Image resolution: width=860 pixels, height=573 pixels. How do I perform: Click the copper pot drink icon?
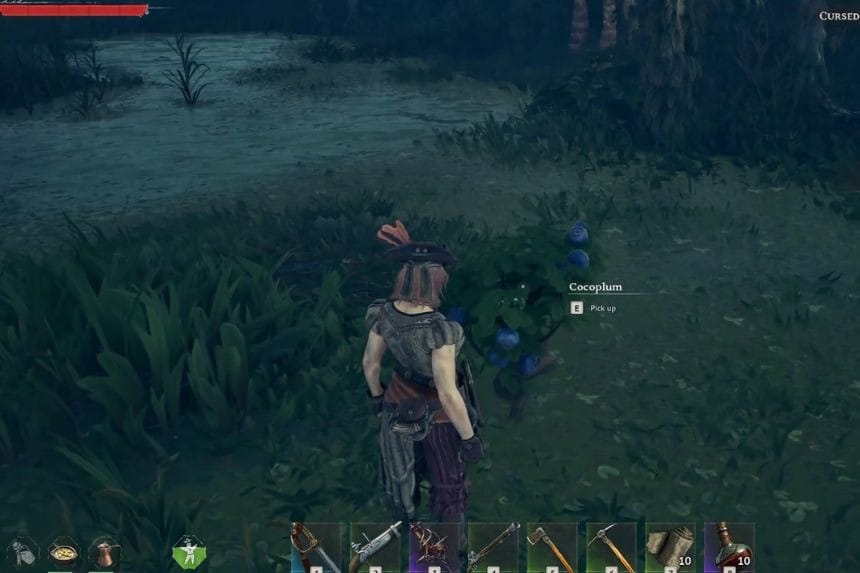(105, 553)
